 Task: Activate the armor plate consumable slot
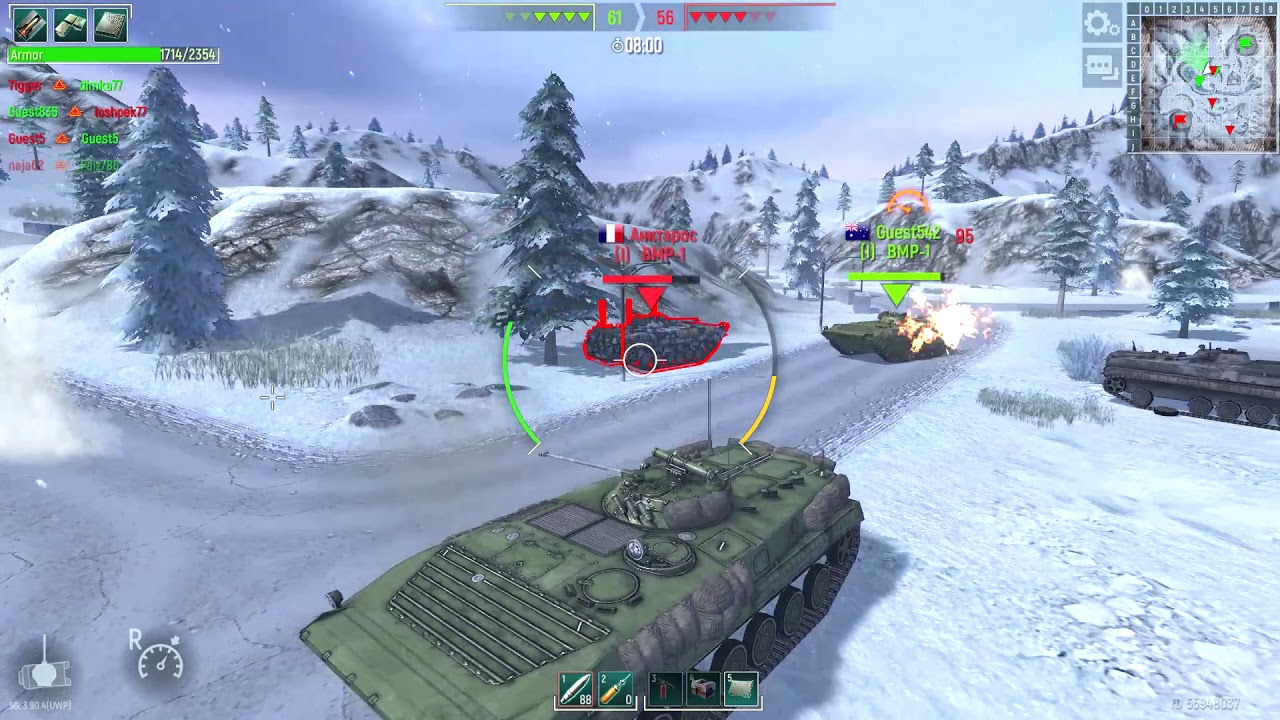tap(741, 690)
